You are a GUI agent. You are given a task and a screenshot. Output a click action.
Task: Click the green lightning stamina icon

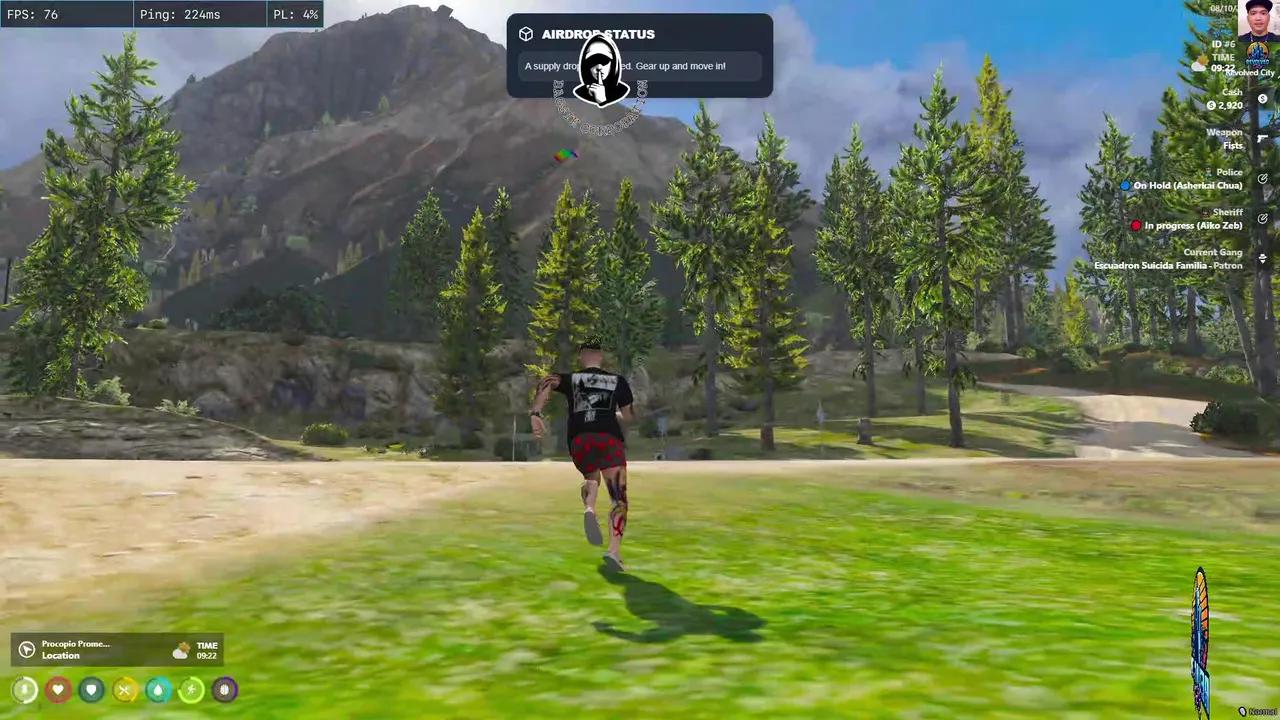191,689
